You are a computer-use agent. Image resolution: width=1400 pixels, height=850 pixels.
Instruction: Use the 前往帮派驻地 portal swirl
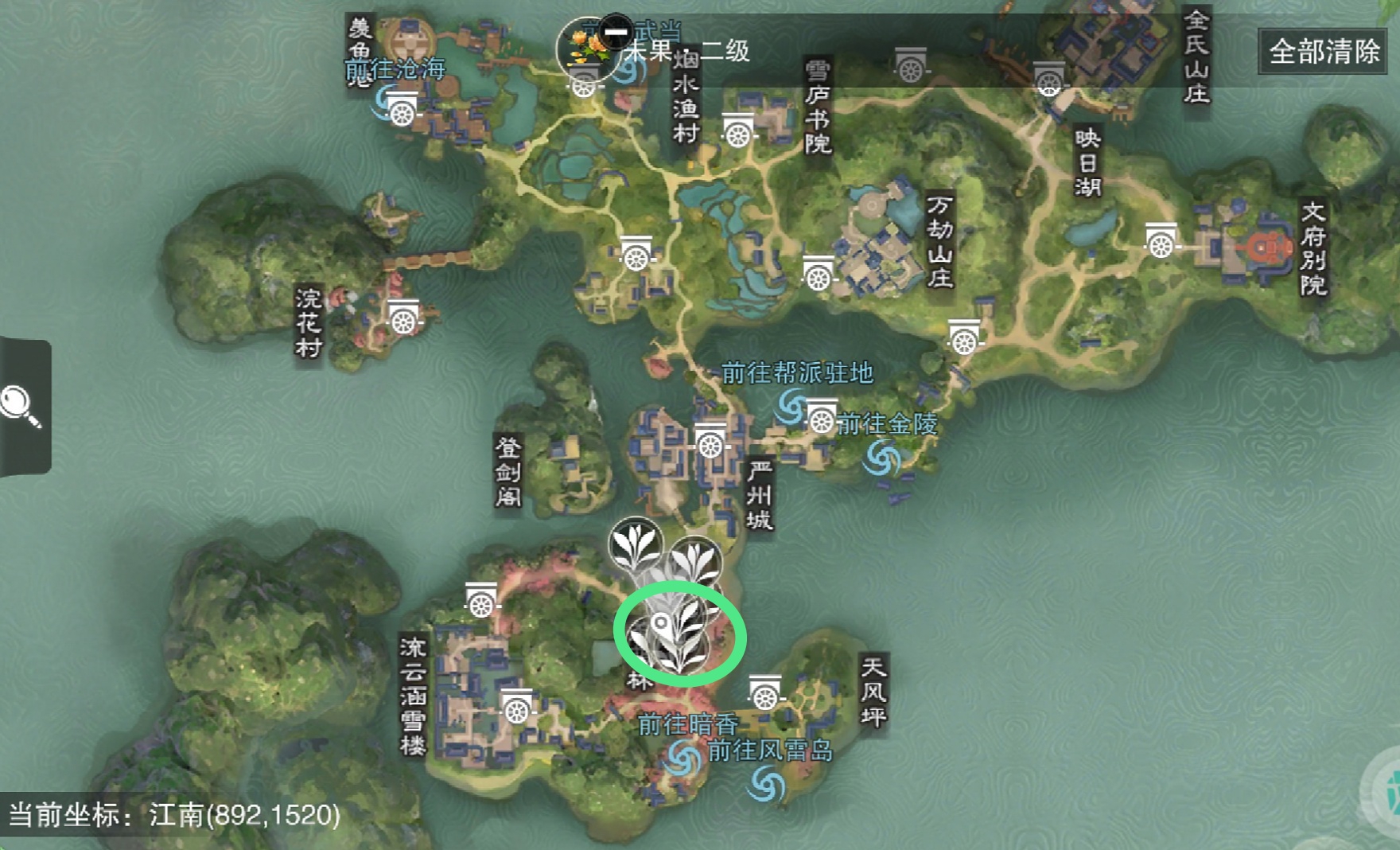pyautogui.click(x=791, y=406)
